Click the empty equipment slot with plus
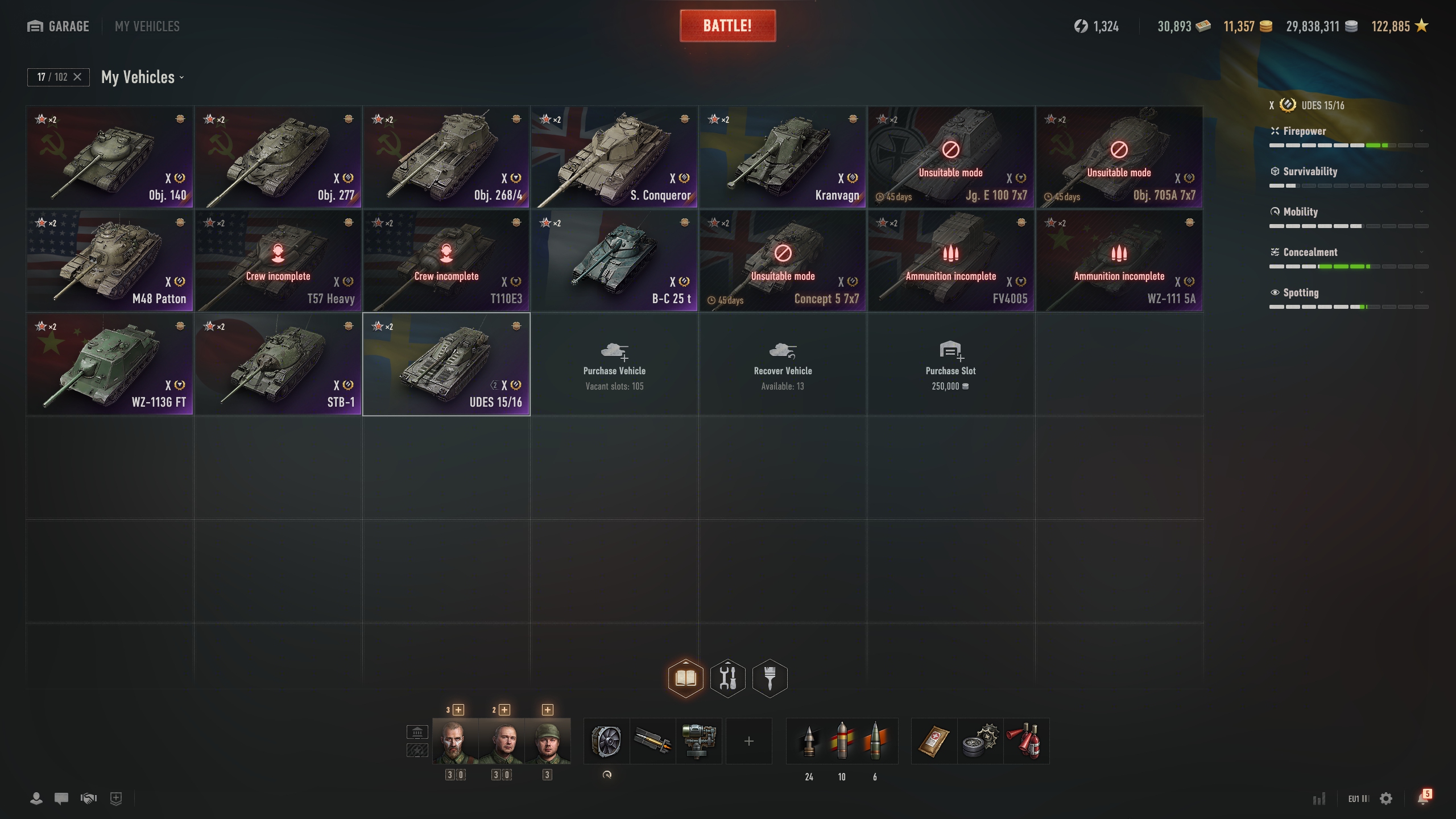Viewport: 1456px width, 819px height. 748,741
